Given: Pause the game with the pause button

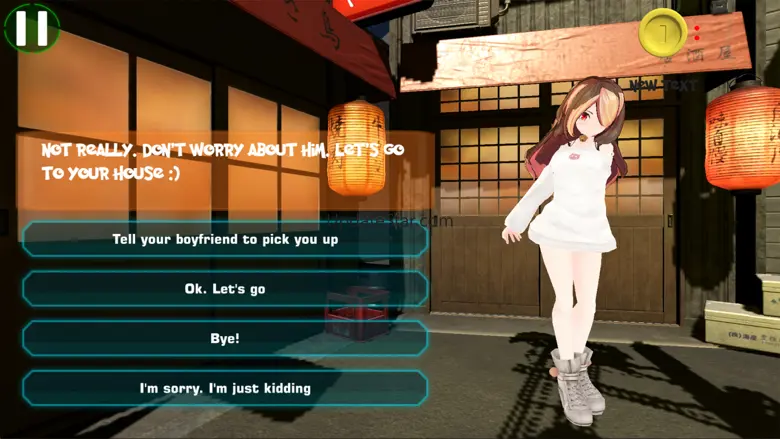Looking at the screenshot, I should [x=31, y=27].
